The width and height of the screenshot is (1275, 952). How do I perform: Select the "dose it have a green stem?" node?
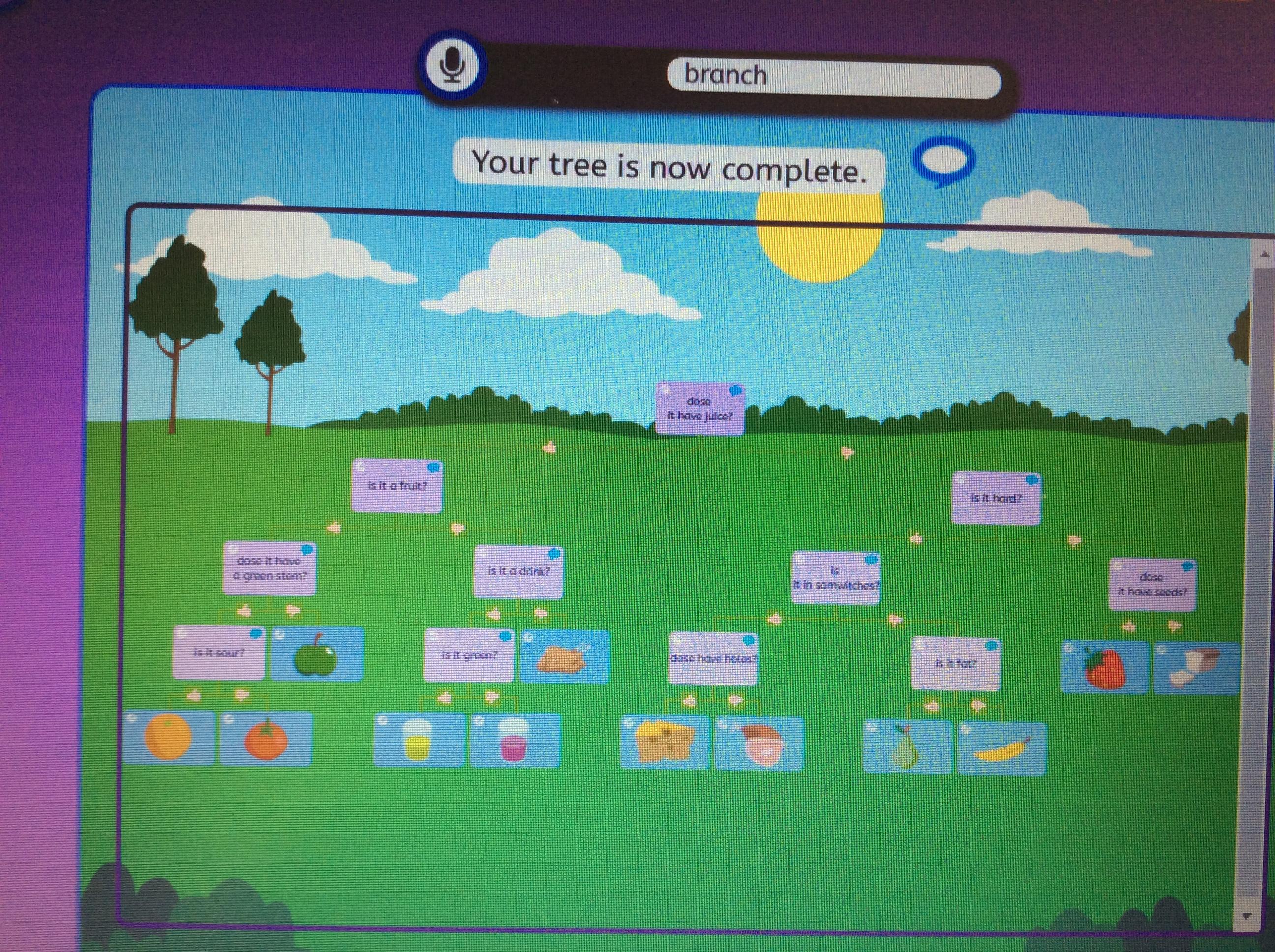(269, 568)
